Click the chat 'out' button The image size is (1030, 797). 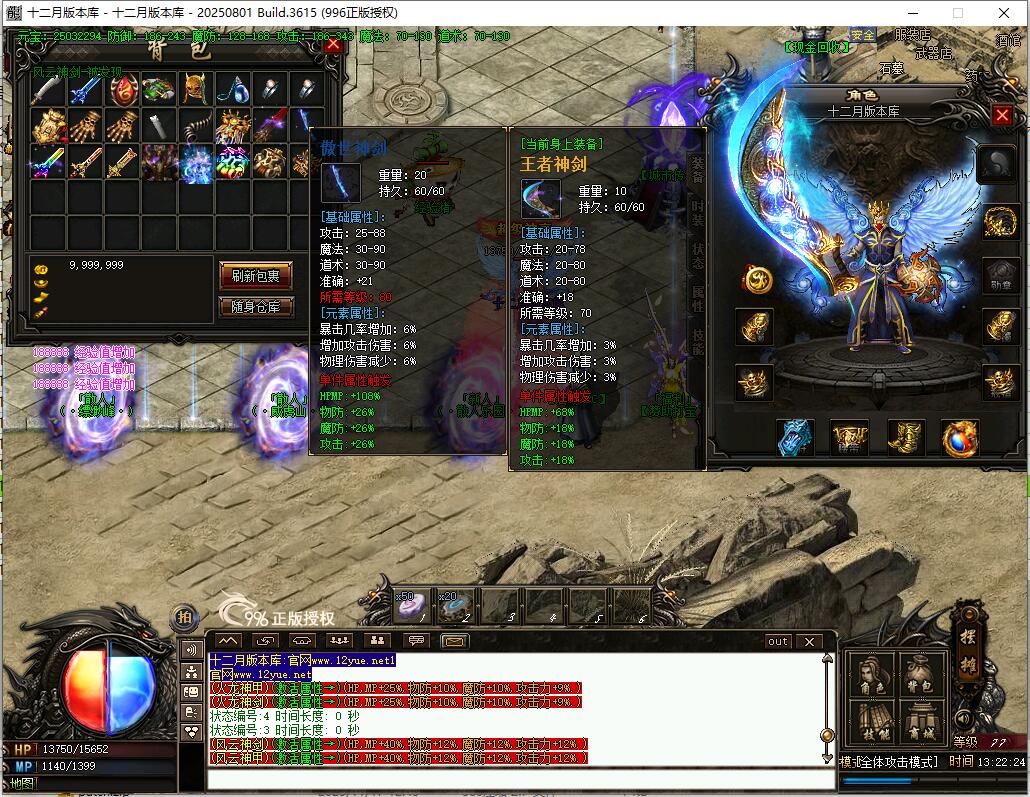(x=778, y=641)
